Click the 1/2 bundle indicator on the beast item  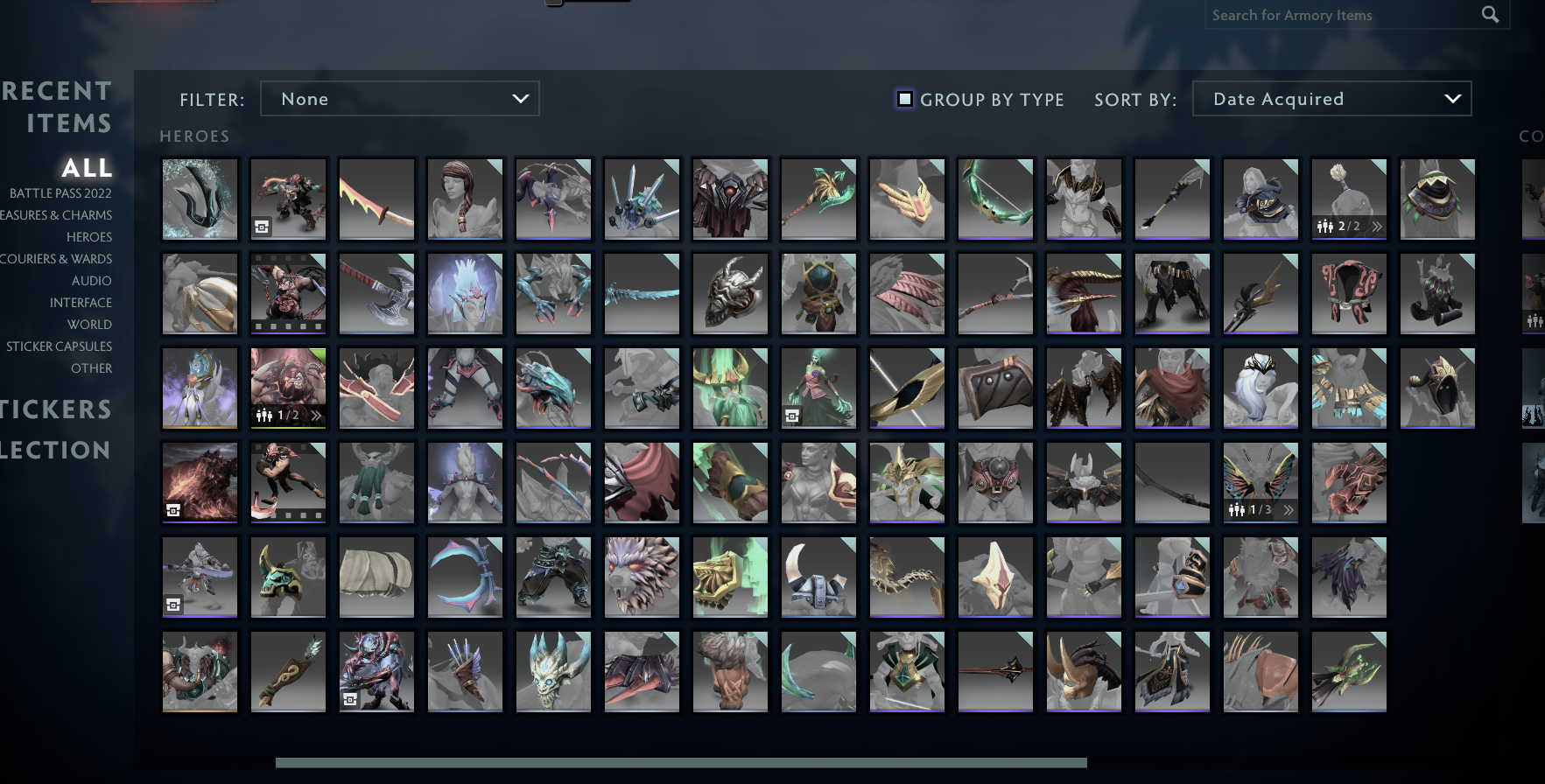284,416
